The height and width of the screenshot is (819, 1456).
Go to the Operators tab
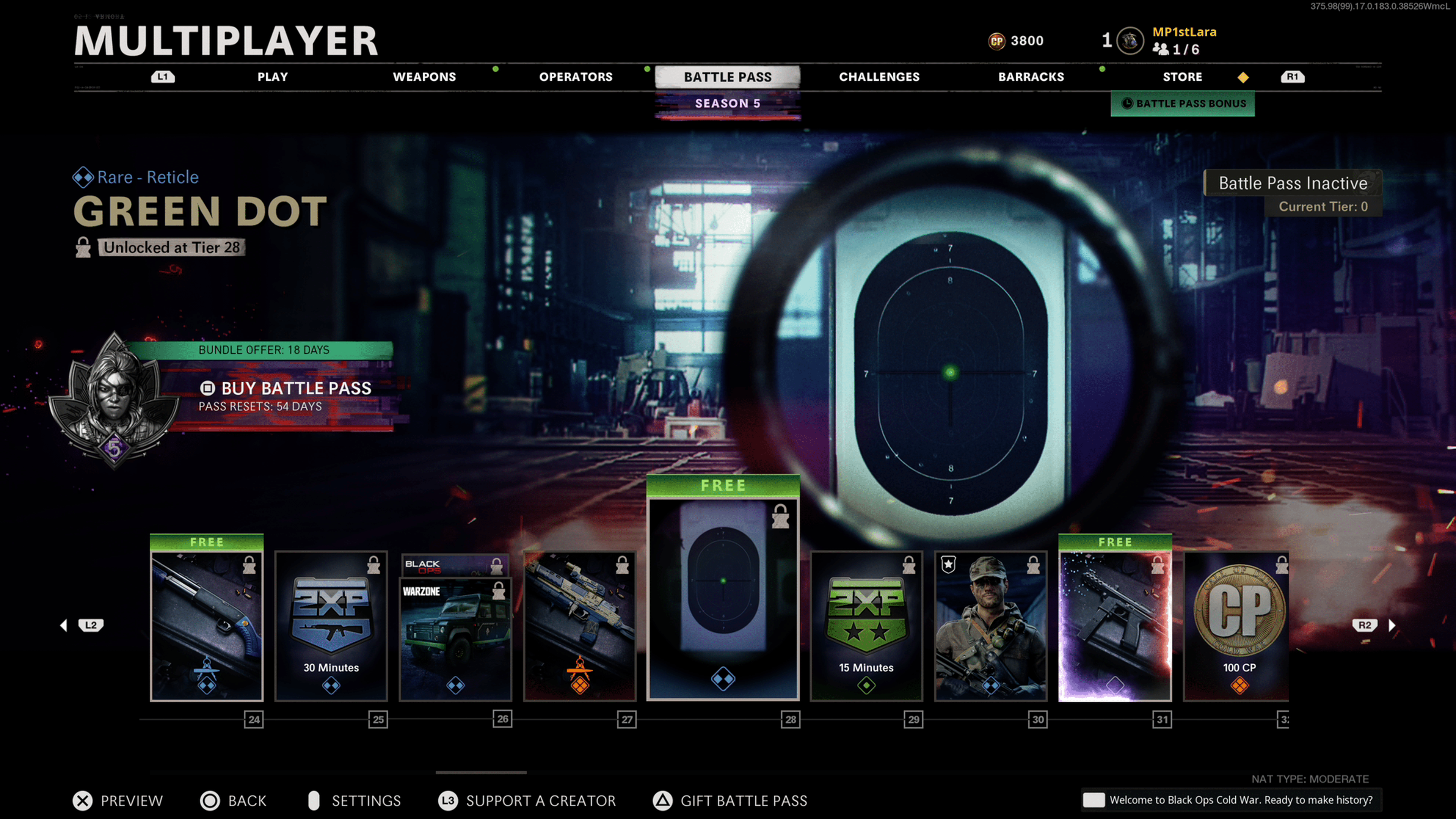click(x=576, y=77)
